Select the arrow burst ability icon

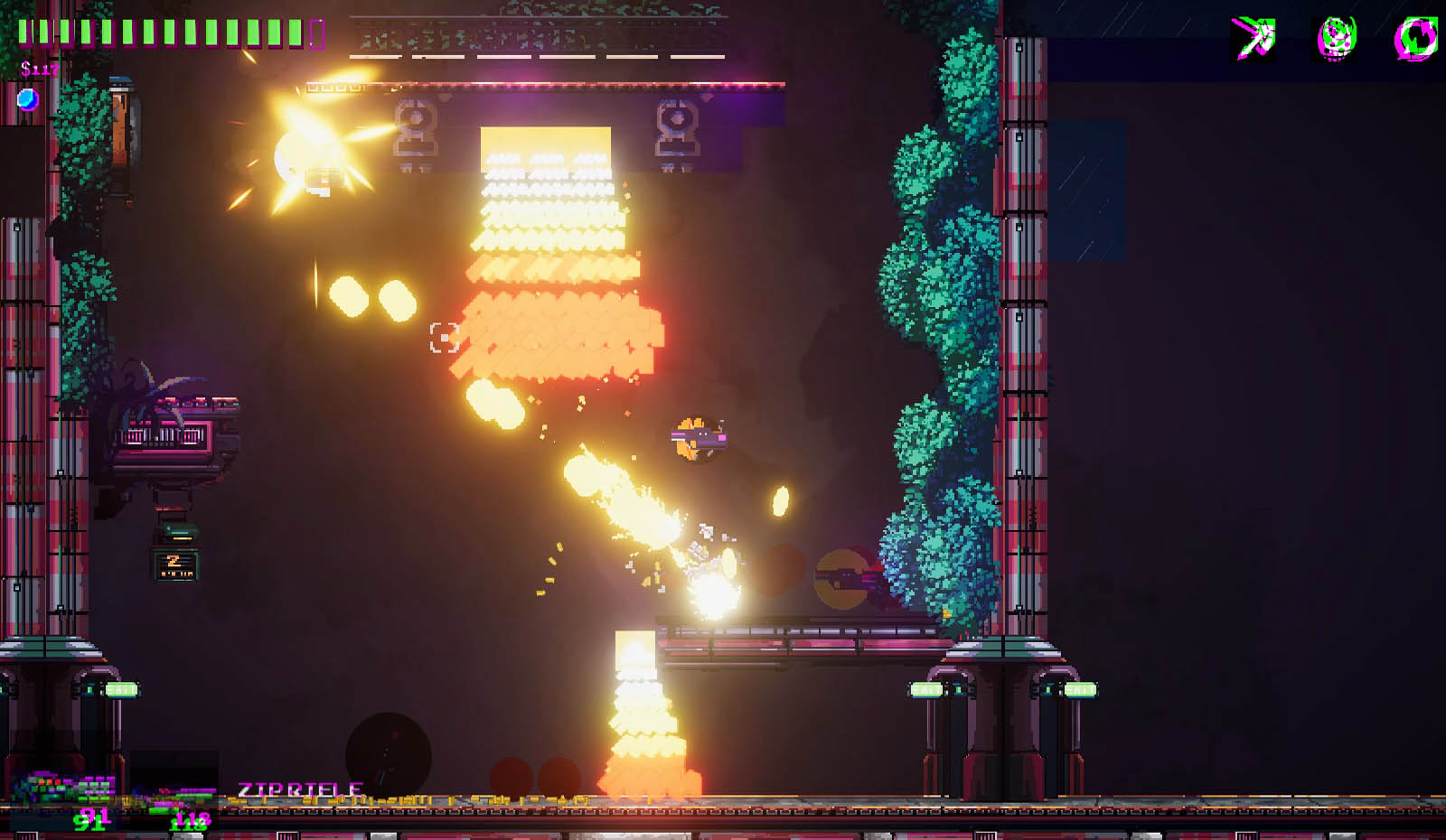[x=1254, y=39]
